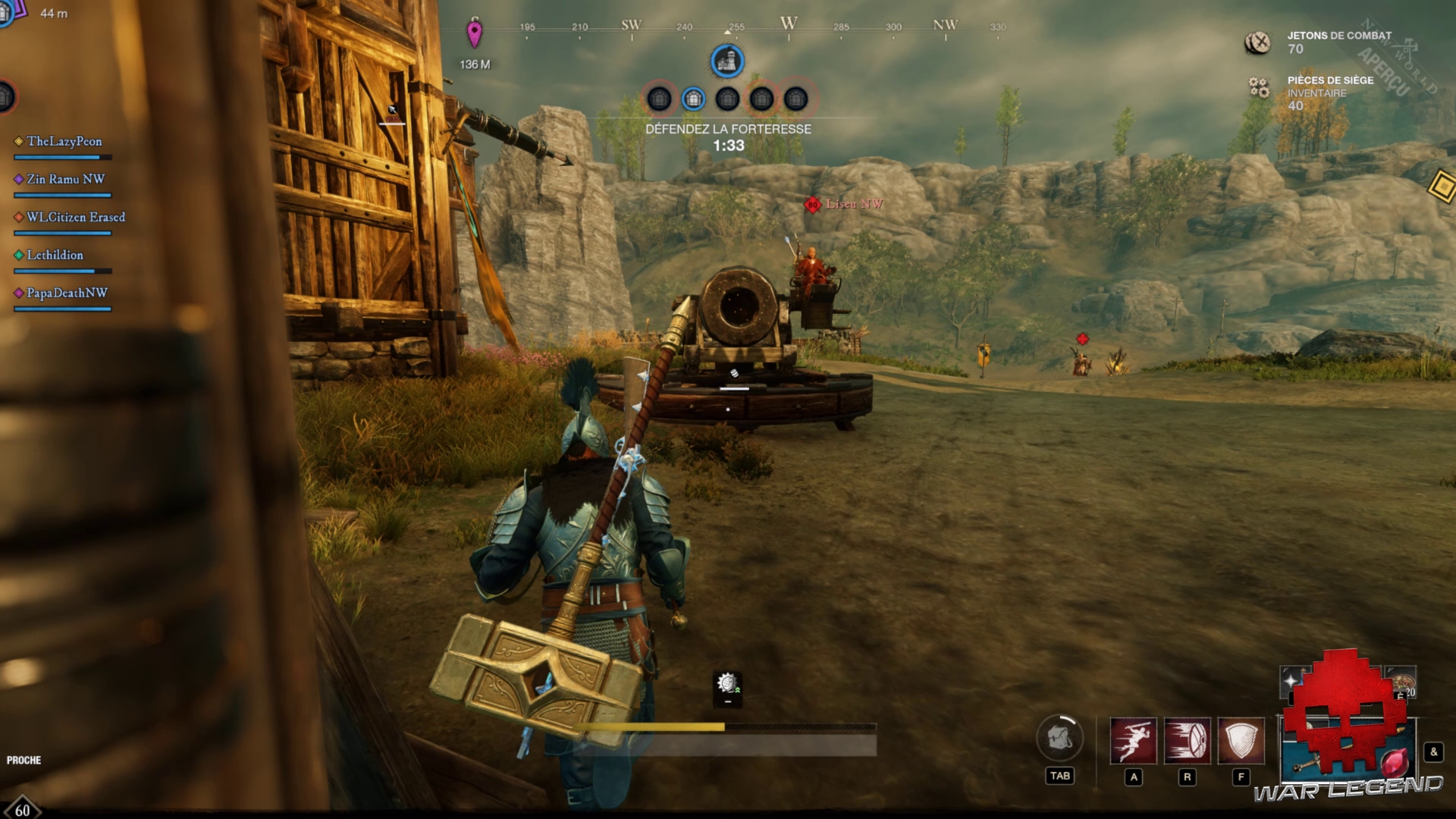The width and height of the screenshot is (1456, 819).
Task: Pick PapaDeathNW from the group list
Action: point(67,293)
